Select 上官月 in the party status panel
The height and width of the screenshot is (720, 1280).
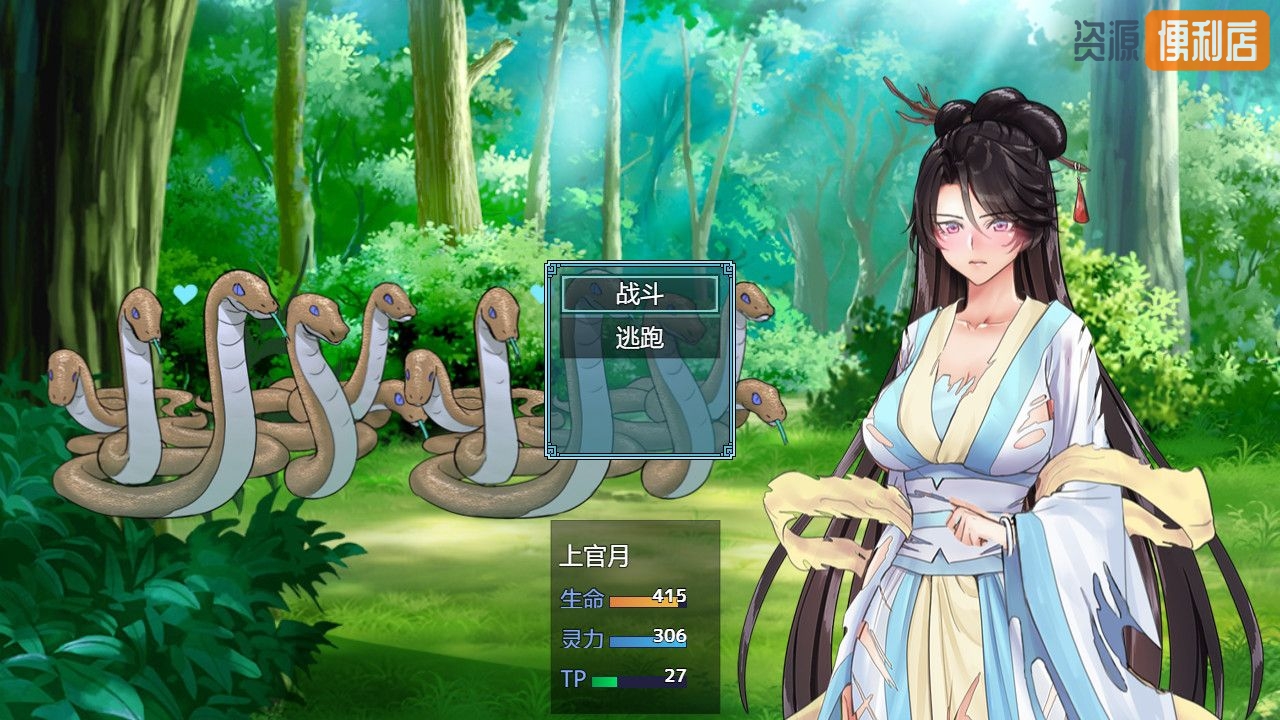coord(594,557)
